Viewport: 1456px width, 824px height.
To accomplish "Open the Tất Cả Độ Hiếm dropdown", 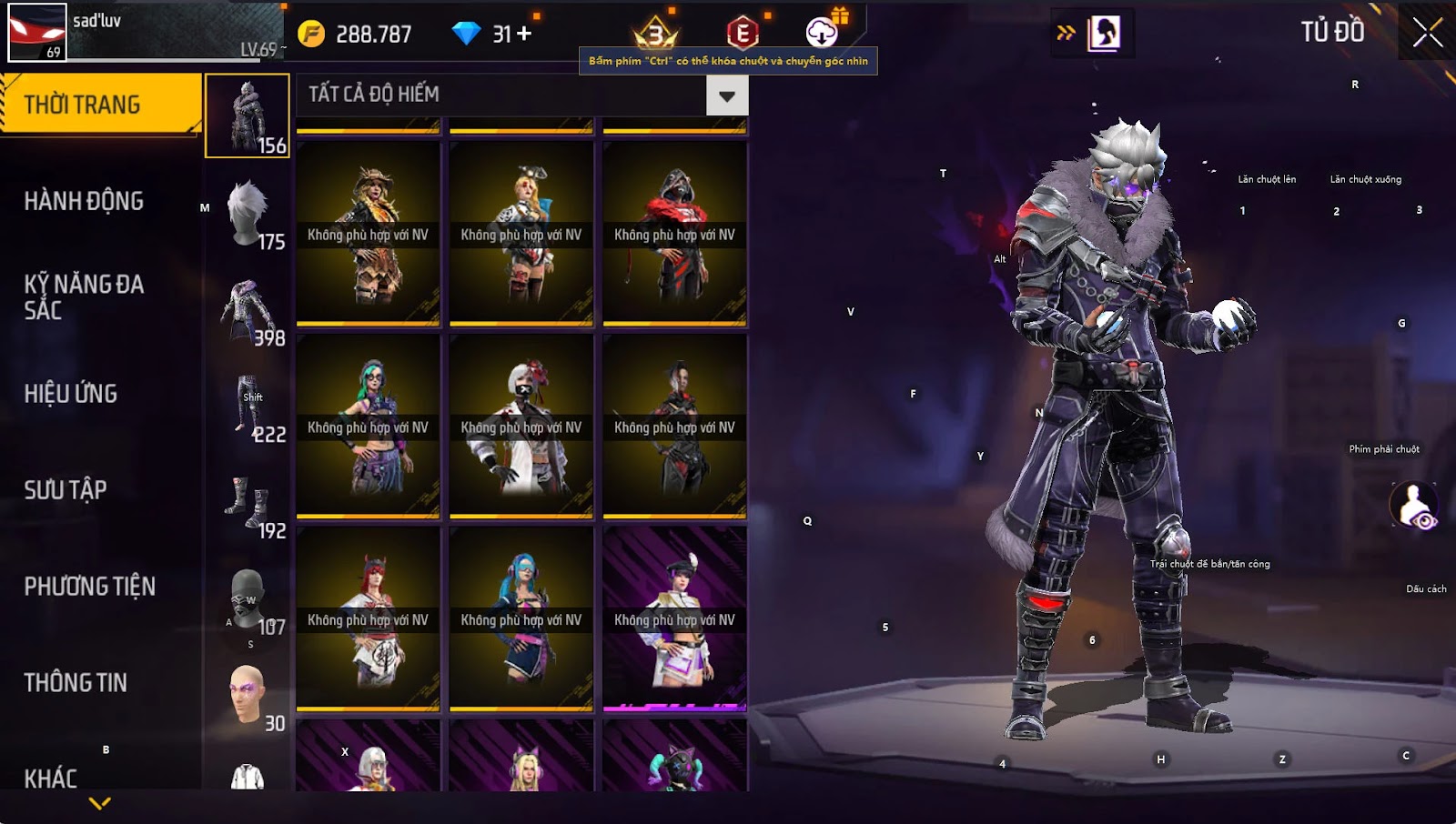I will pyautogui.click(x=726, y=95).
